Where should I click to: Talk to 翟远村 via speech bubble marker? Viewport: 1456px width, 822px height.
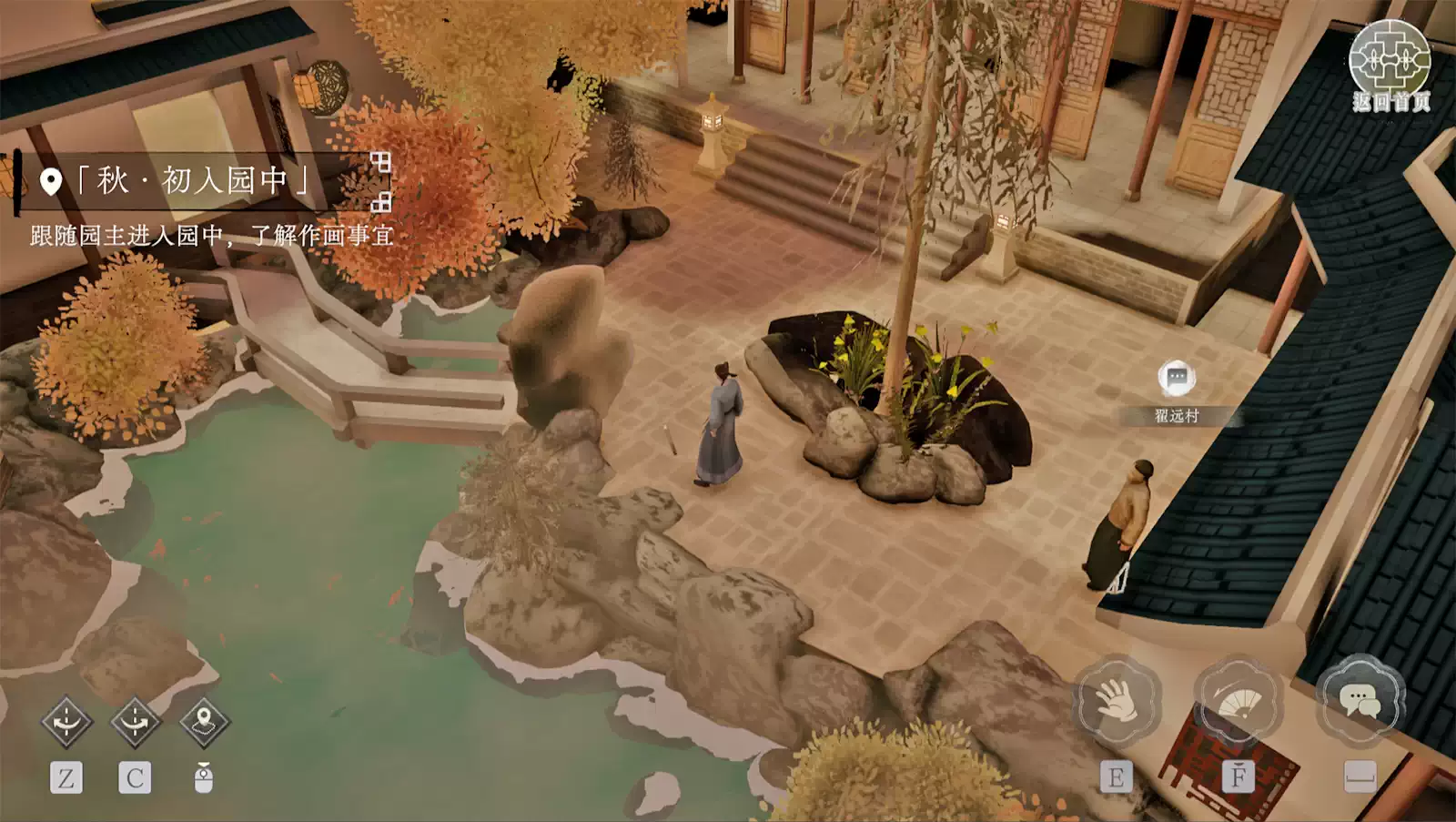(x=1177, y=376)
